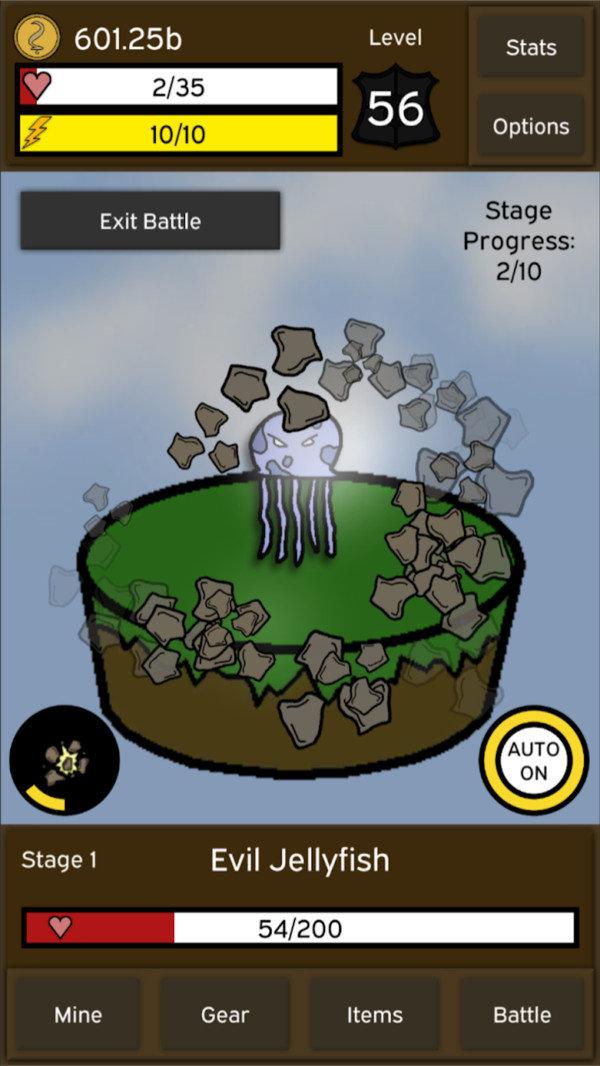Open the Gear tab
Image resolution: width=600 pixels, height=1066 pixels.
point(225,1014)
